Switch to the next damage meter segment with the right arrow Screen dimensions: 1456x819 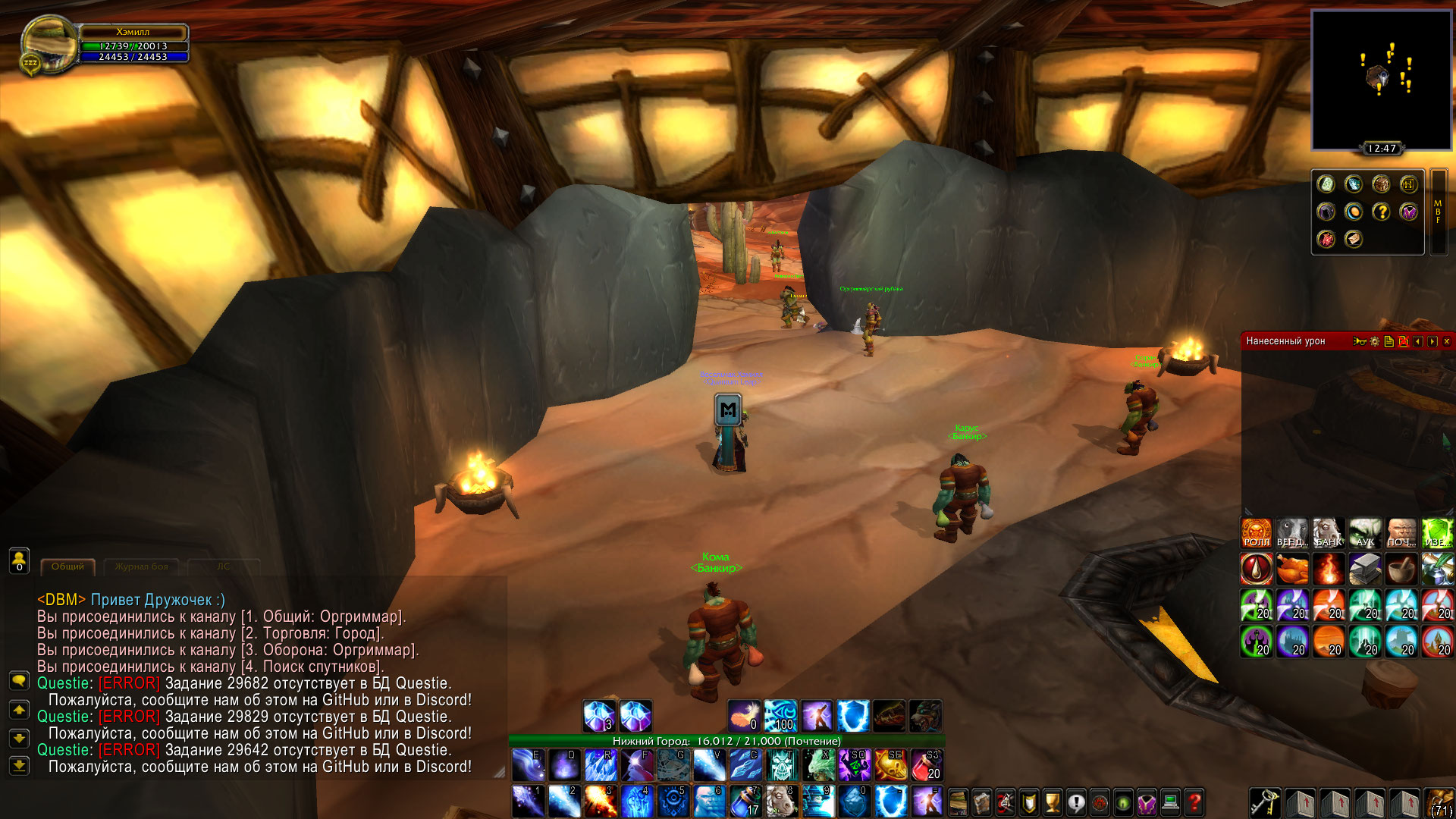tap(1433, 341)
